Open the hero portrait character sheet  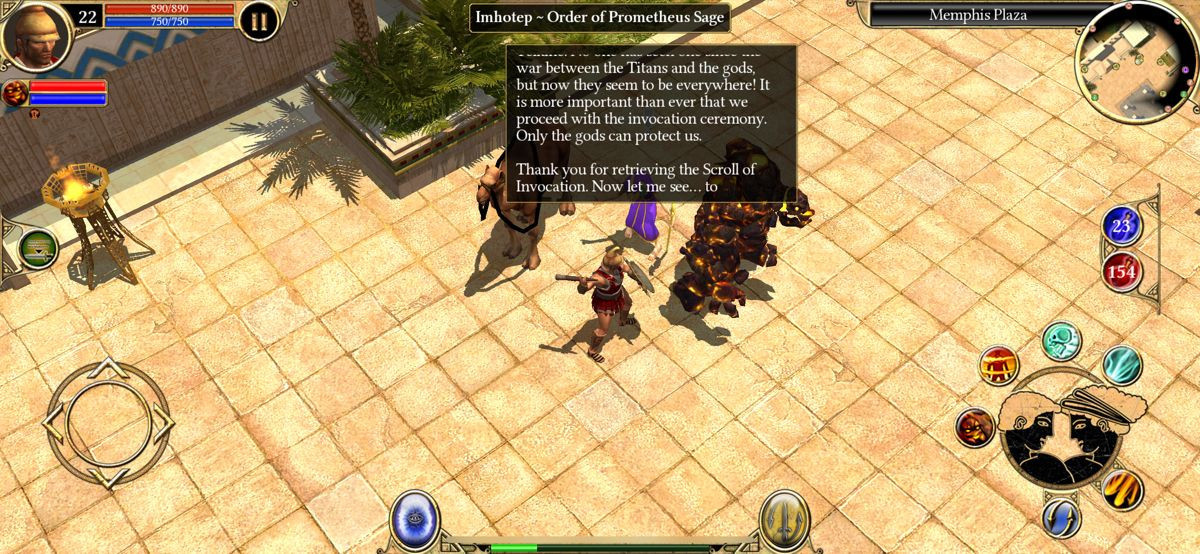[36, 34]
